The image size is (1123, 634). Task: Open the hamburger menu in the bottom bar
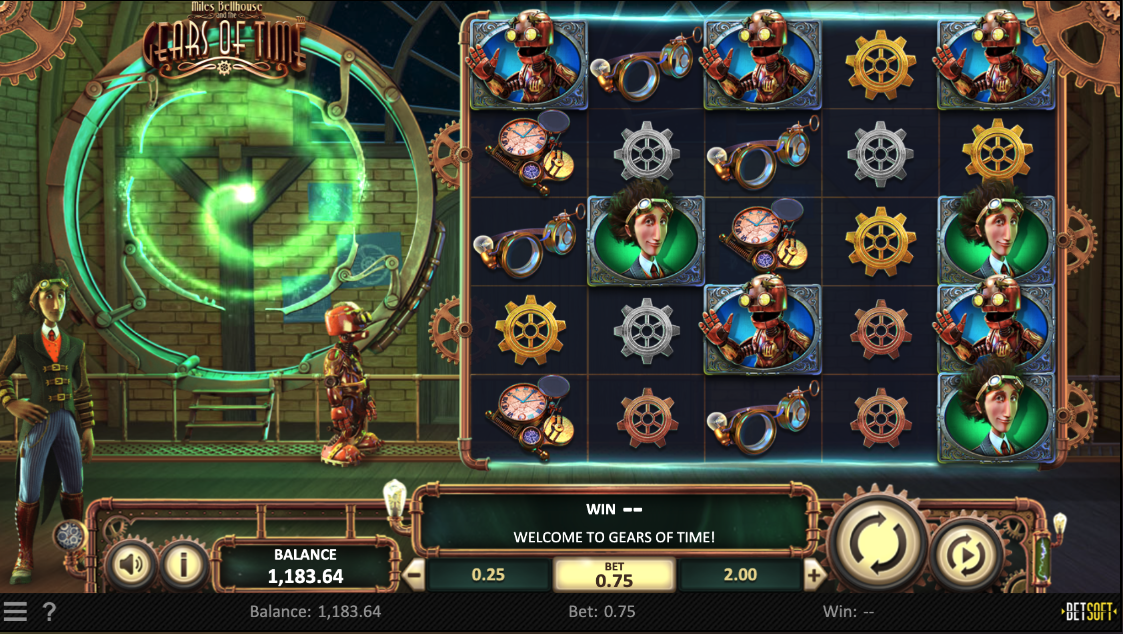click(x=15, y=611)
